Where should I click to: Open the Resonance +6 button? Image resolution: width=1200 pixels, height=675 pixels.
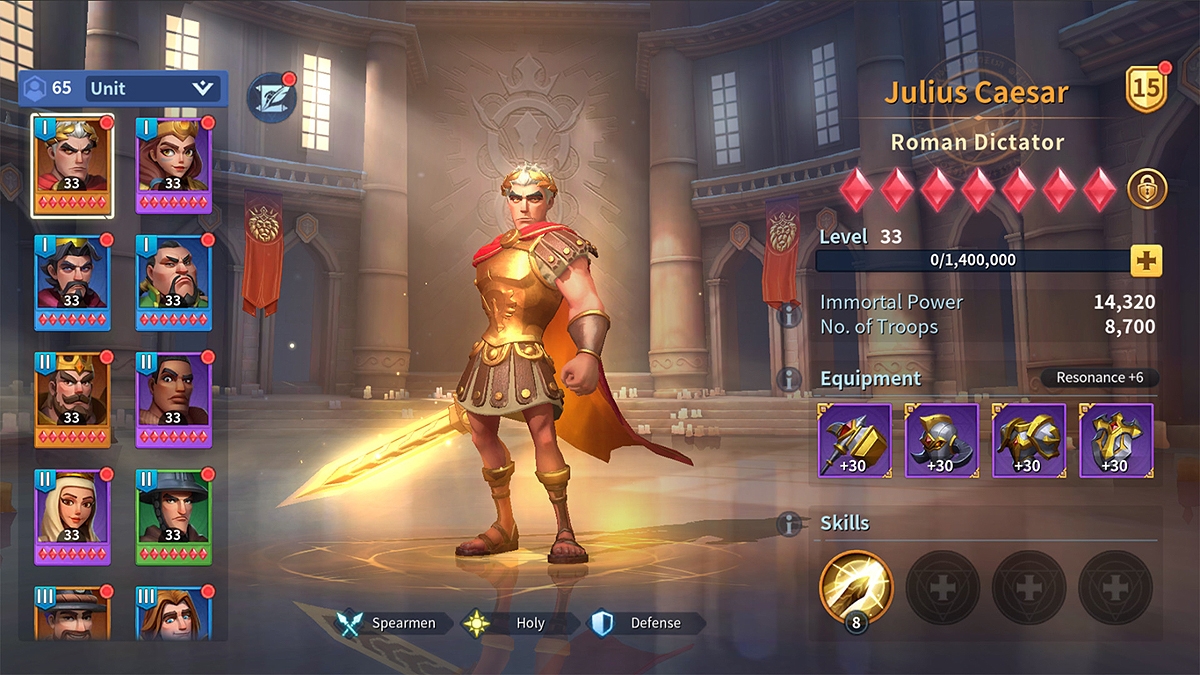pos(1099,378)
